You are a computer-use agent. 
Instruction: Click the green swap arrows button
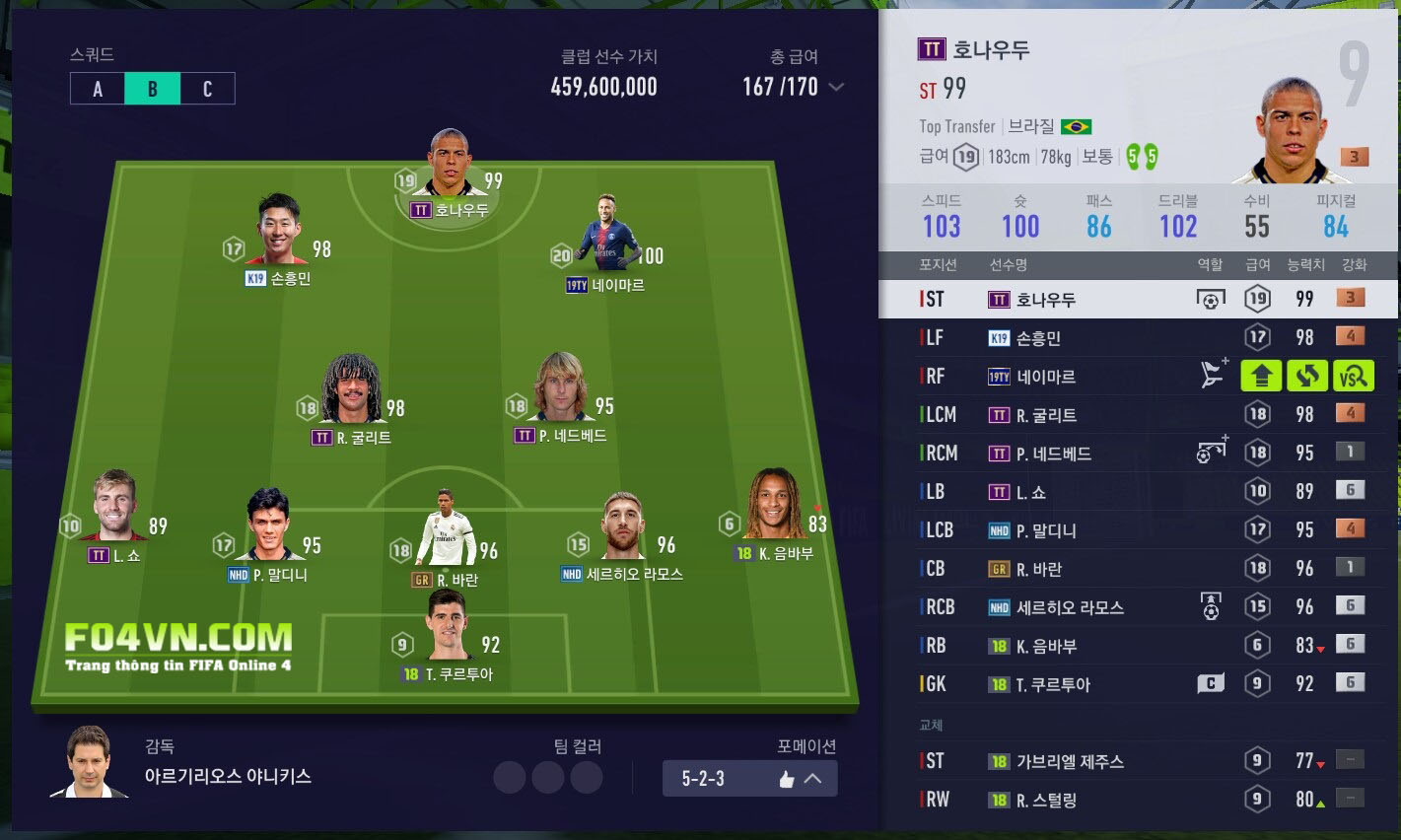(x=1307, y=376)
